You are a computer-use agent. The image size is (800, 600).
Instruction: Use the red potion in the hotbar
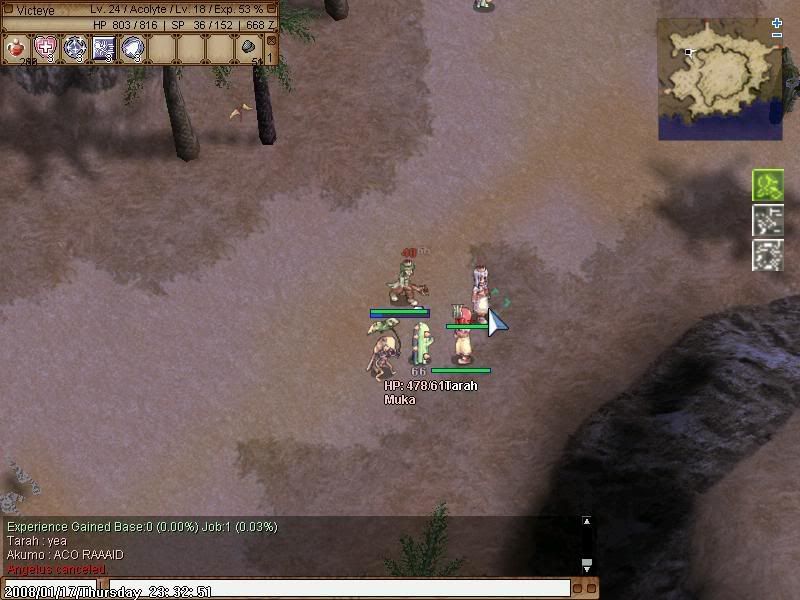[18, 47]
